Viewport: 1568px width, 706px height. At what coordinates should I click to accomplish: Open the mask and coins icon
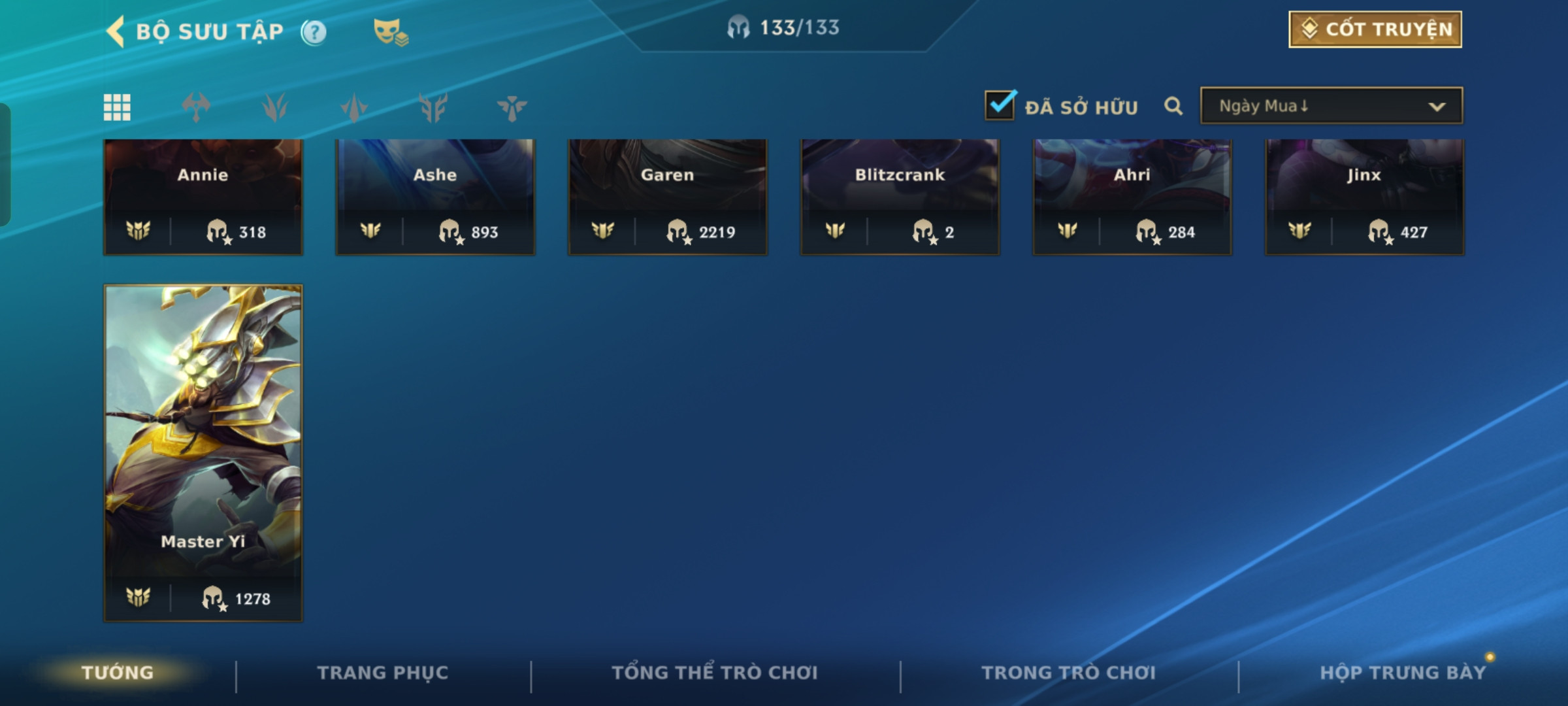(x=390, y=32)
